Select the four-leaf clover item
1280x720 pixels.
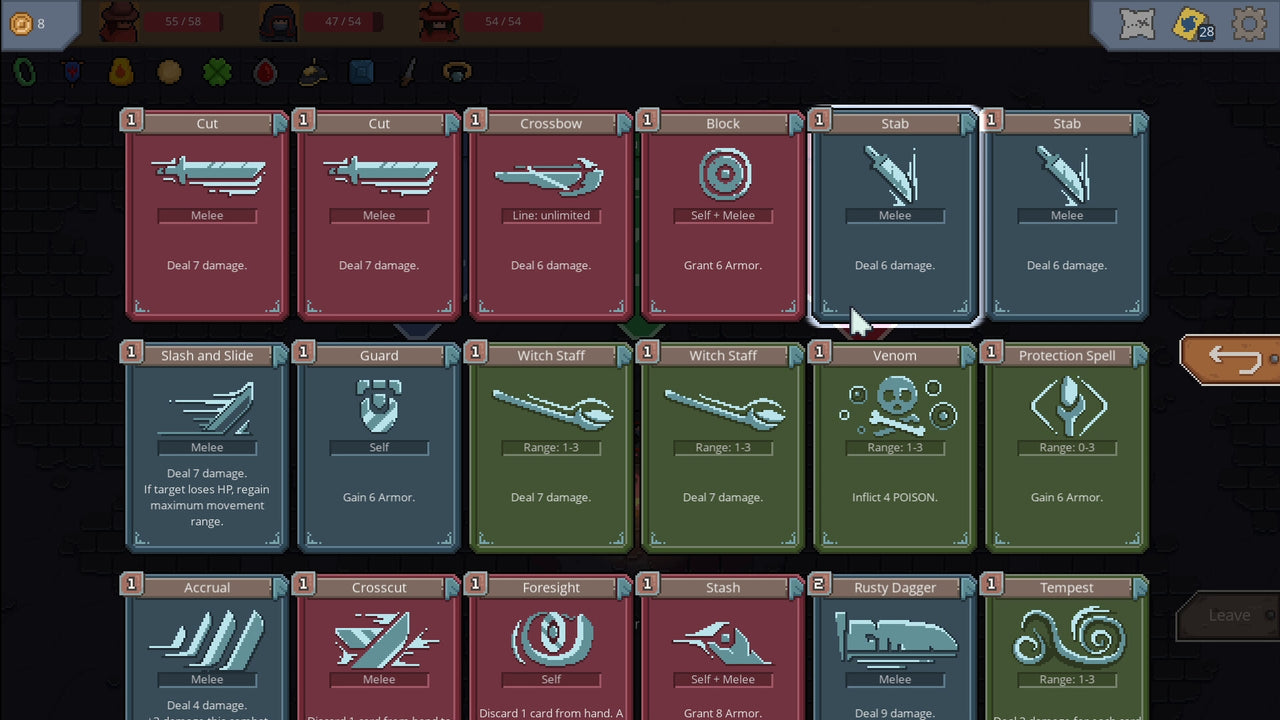[x=216, y=71]
